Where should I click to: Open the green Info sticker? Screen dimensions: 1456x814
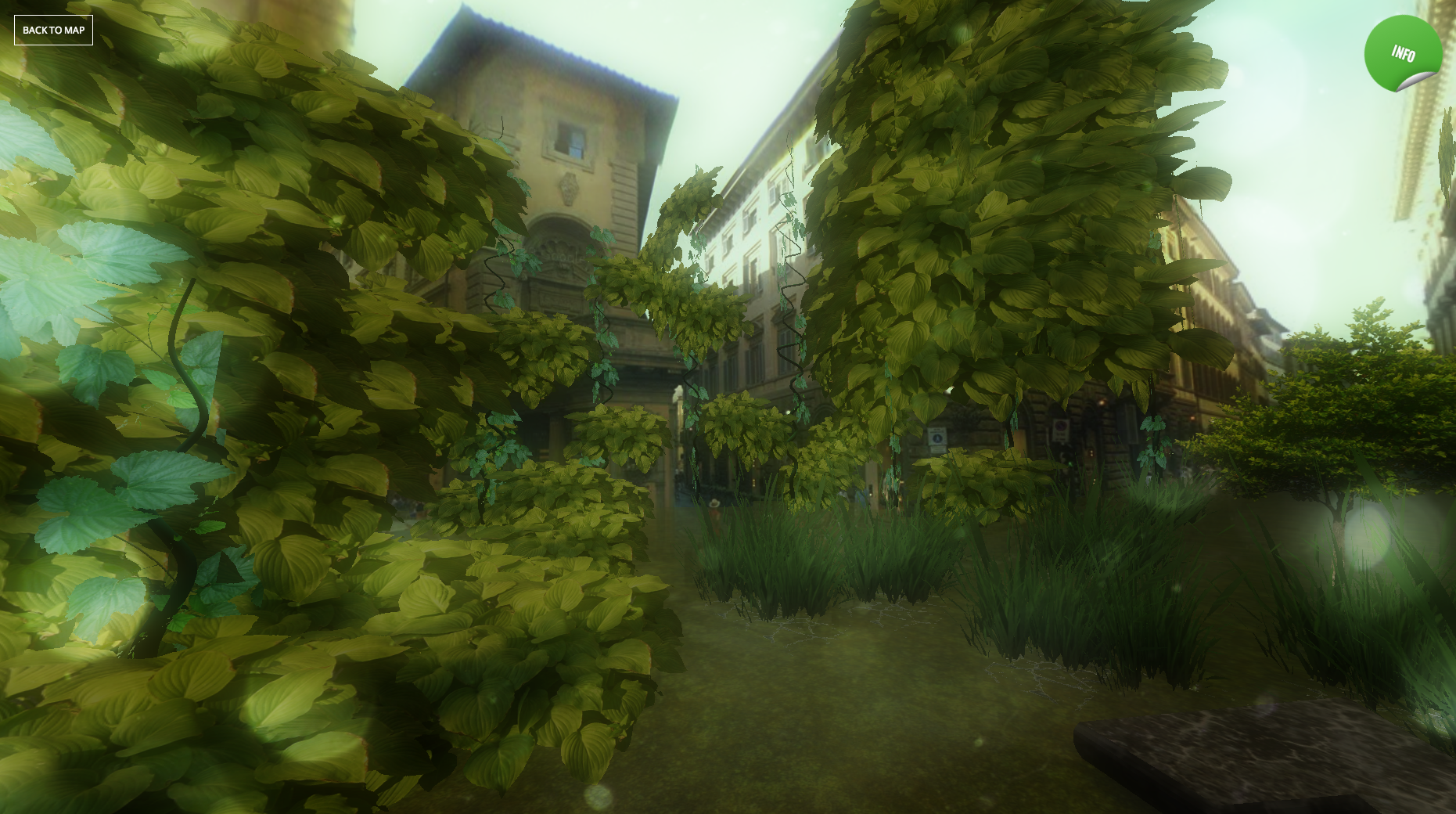[1402, 53]
